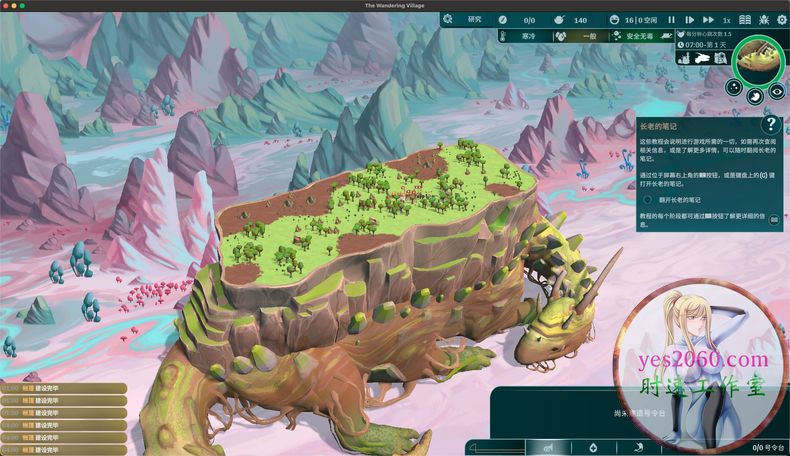Click the top 建设完毕 notification entry
The image size is (790, 456).
63,388
